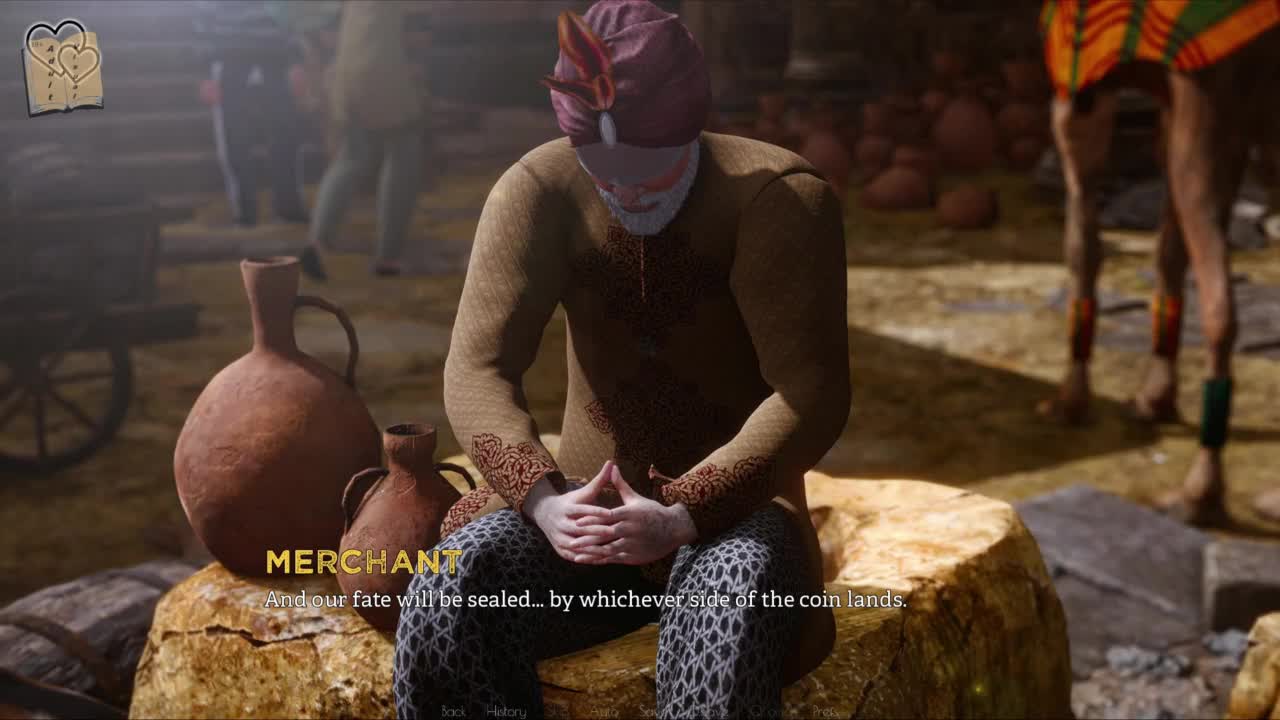Open the Save game screen
Viewport: 1280px width, 720px height.
tap(652, 711)
